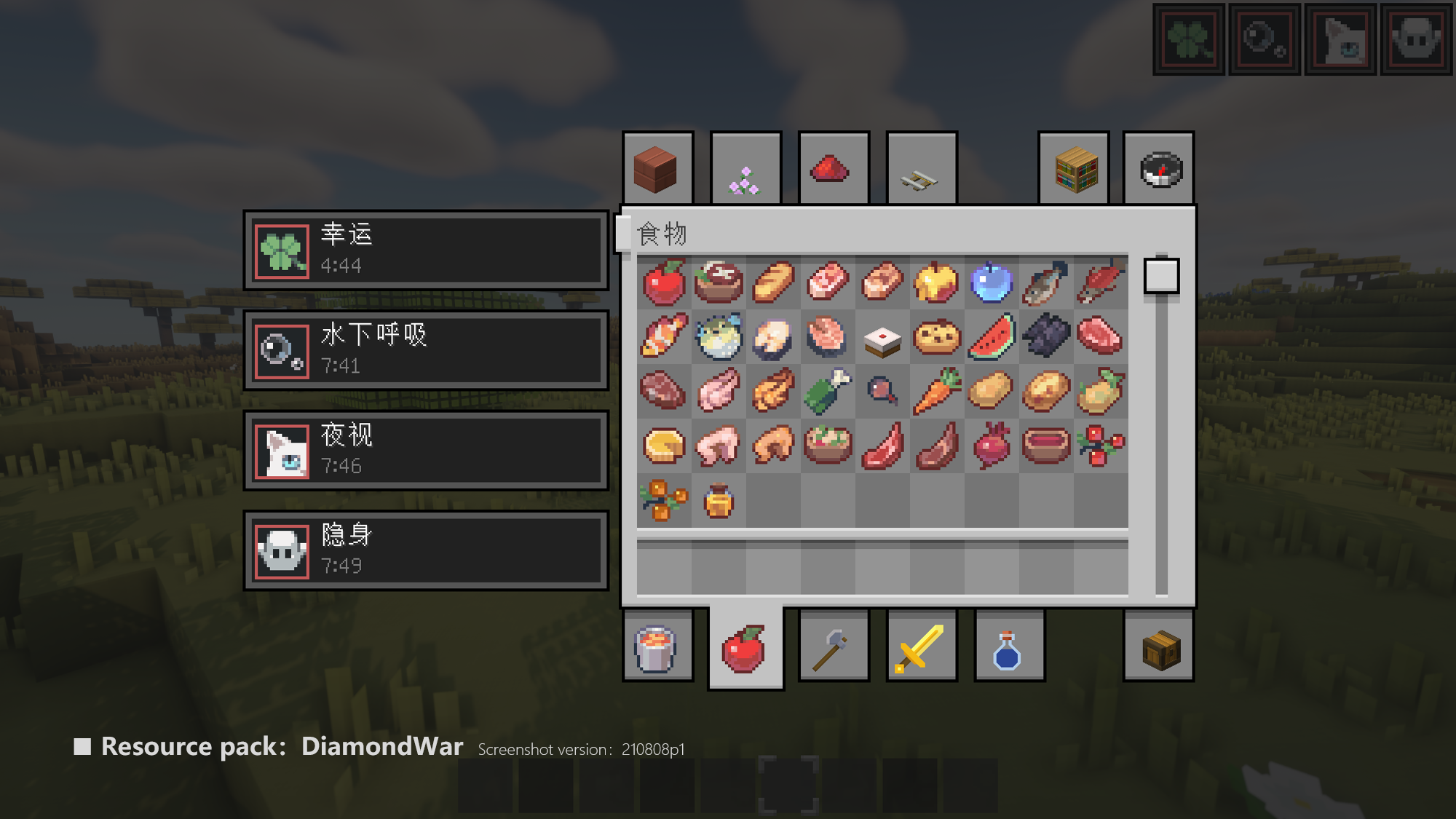Open the combat tab with golden sword
Viewport: 1456px width, 819px height.
(921, 647)
